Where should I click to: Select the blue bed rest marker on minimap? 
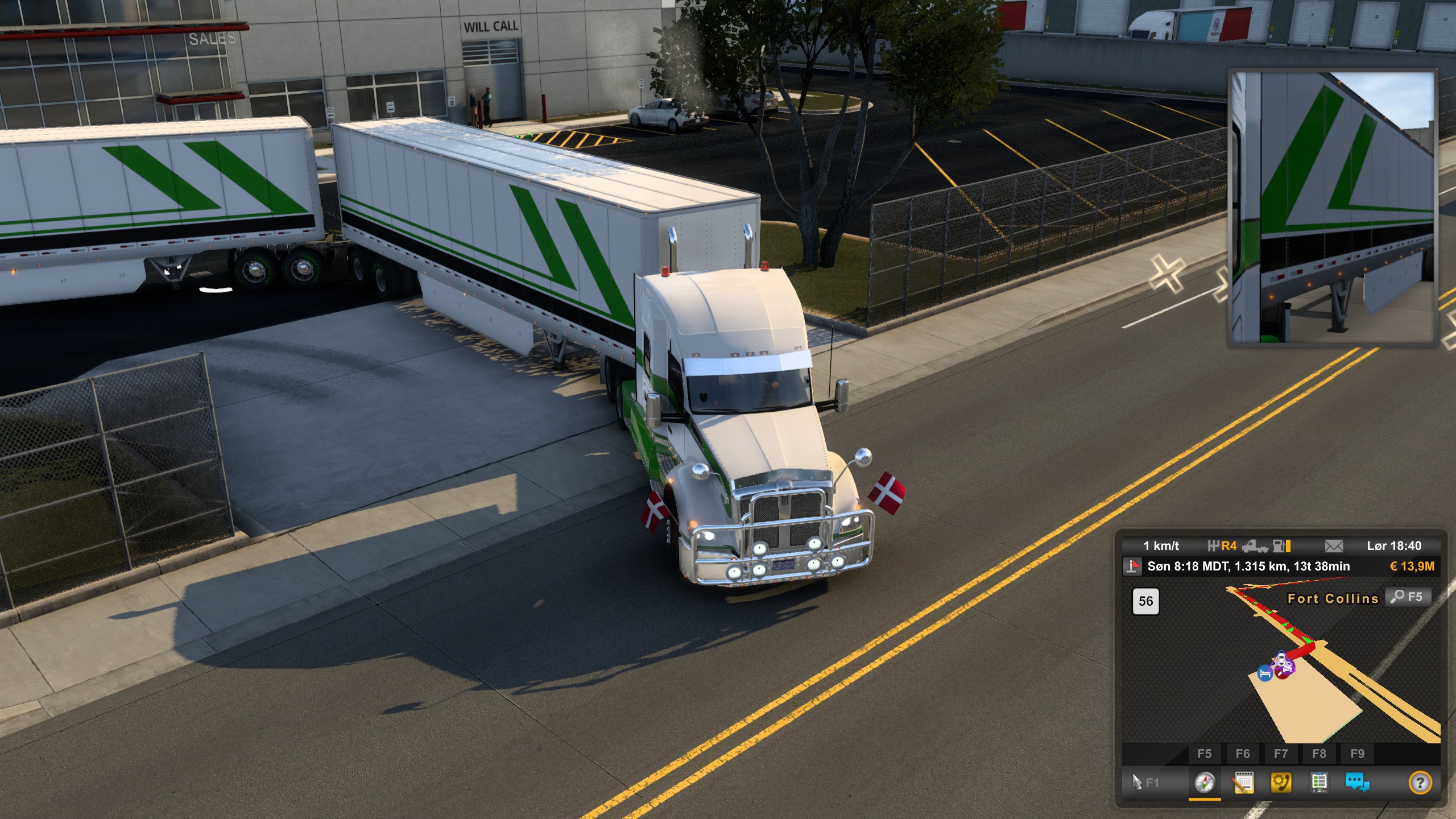[1265, 674]
